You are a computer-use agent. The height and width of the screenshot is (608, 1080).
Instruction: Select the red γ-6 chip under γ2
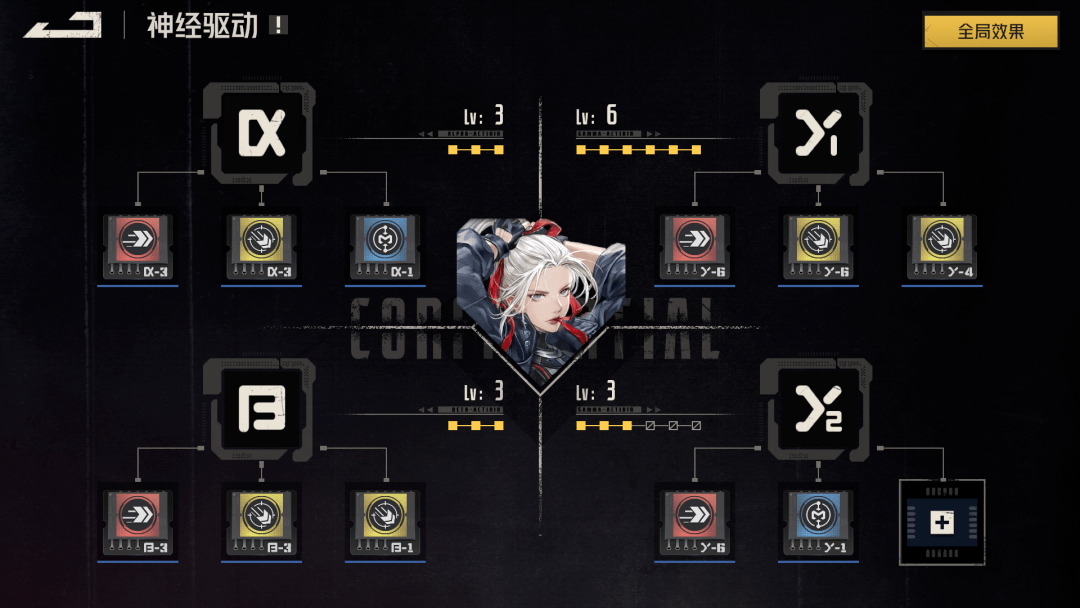[x=694, y=520]
